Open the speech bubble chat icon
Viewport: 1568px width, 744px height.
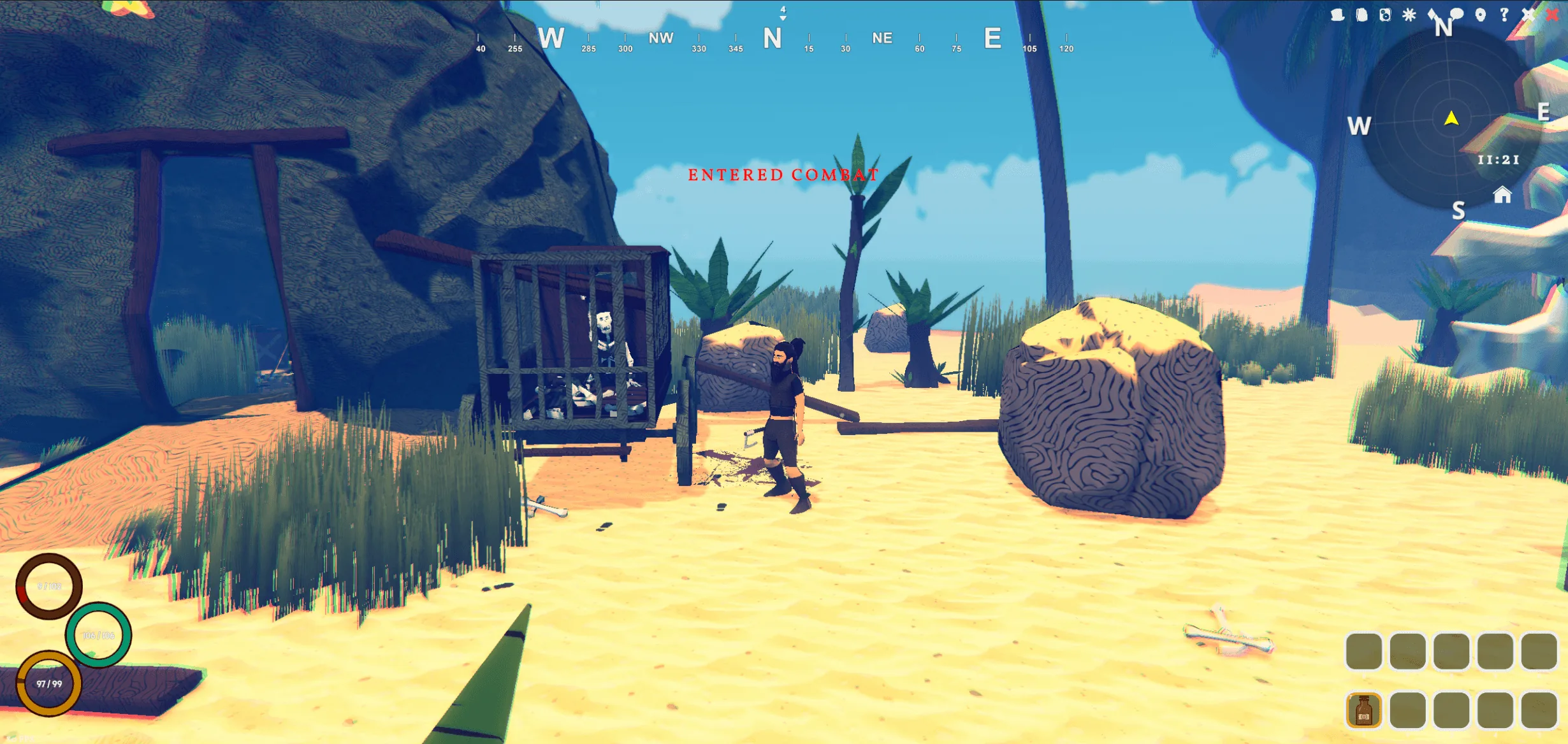1457,13
